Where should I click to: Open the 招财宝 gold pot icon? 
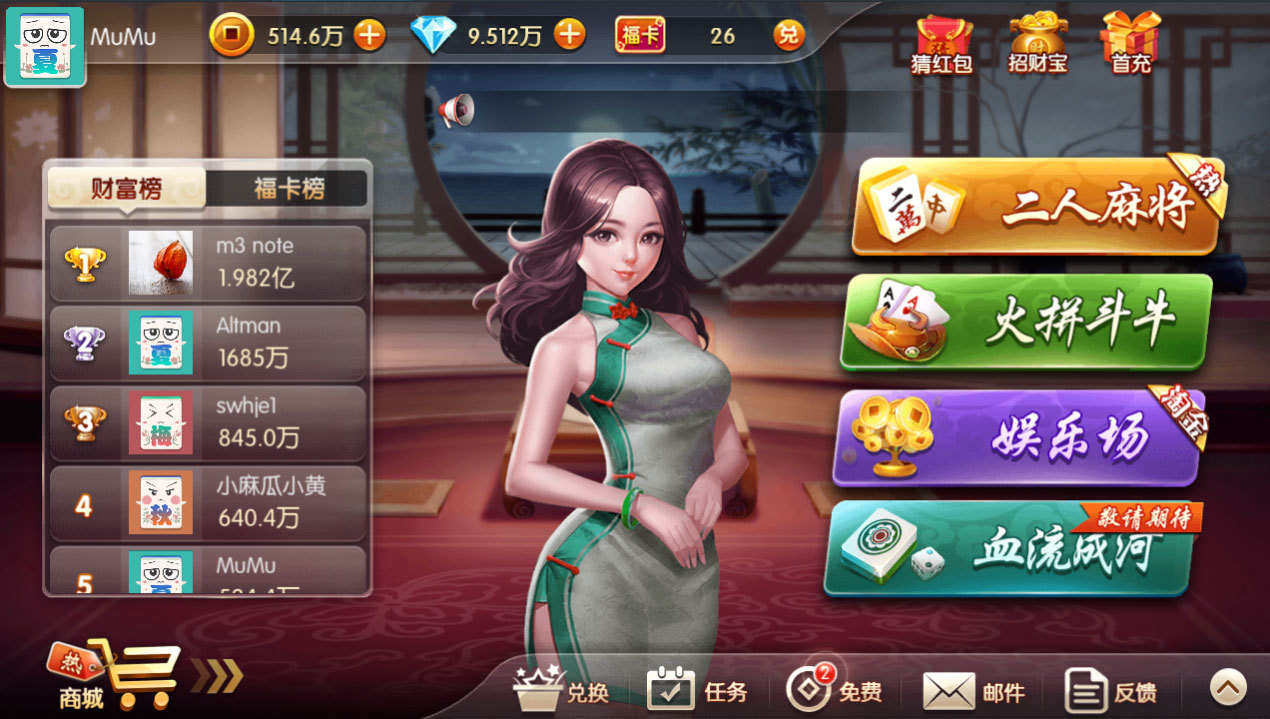click(x=1037, y=44)
